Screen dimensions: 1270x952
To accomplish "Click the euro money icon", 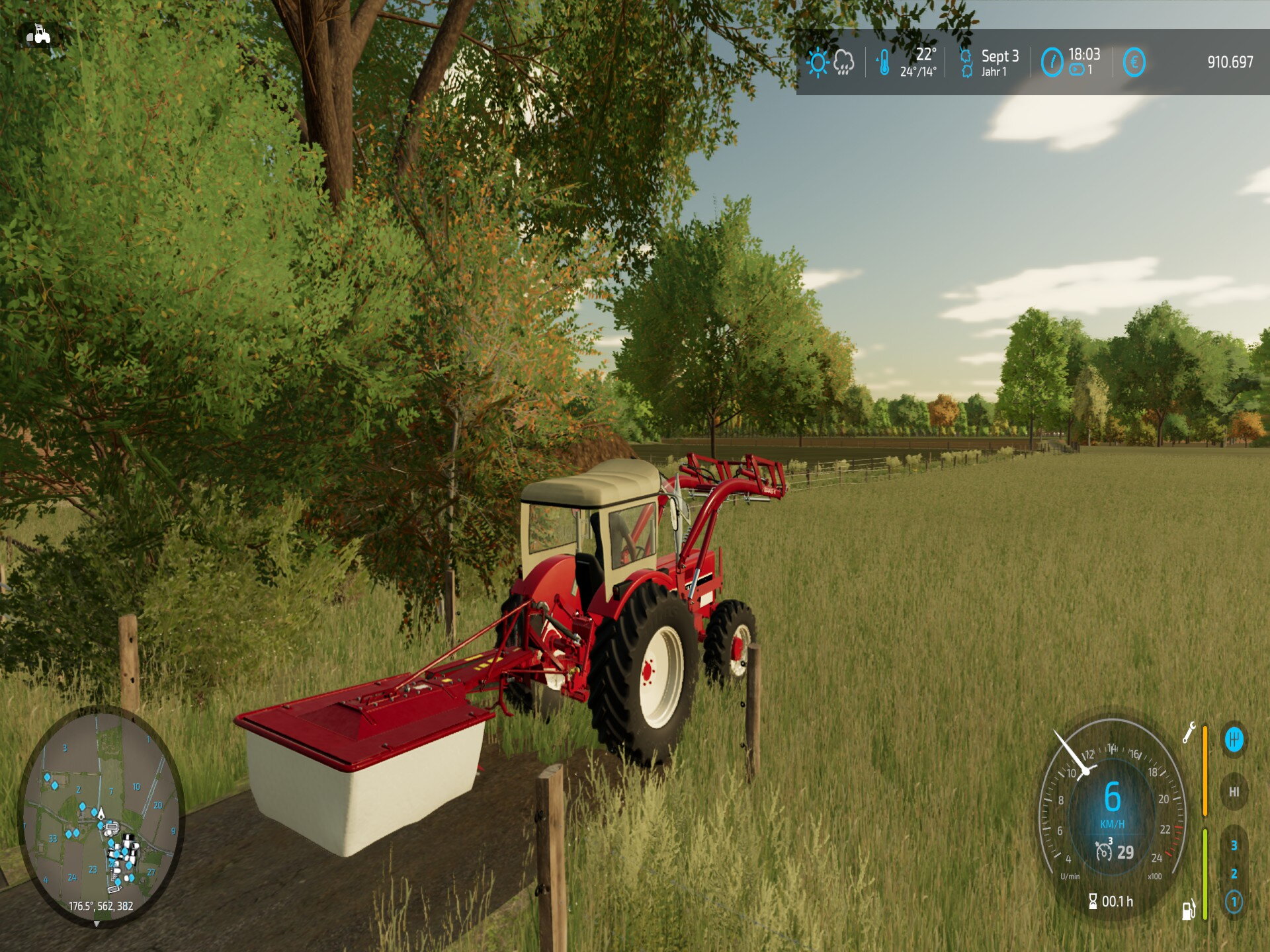I will click(1134, 63).
